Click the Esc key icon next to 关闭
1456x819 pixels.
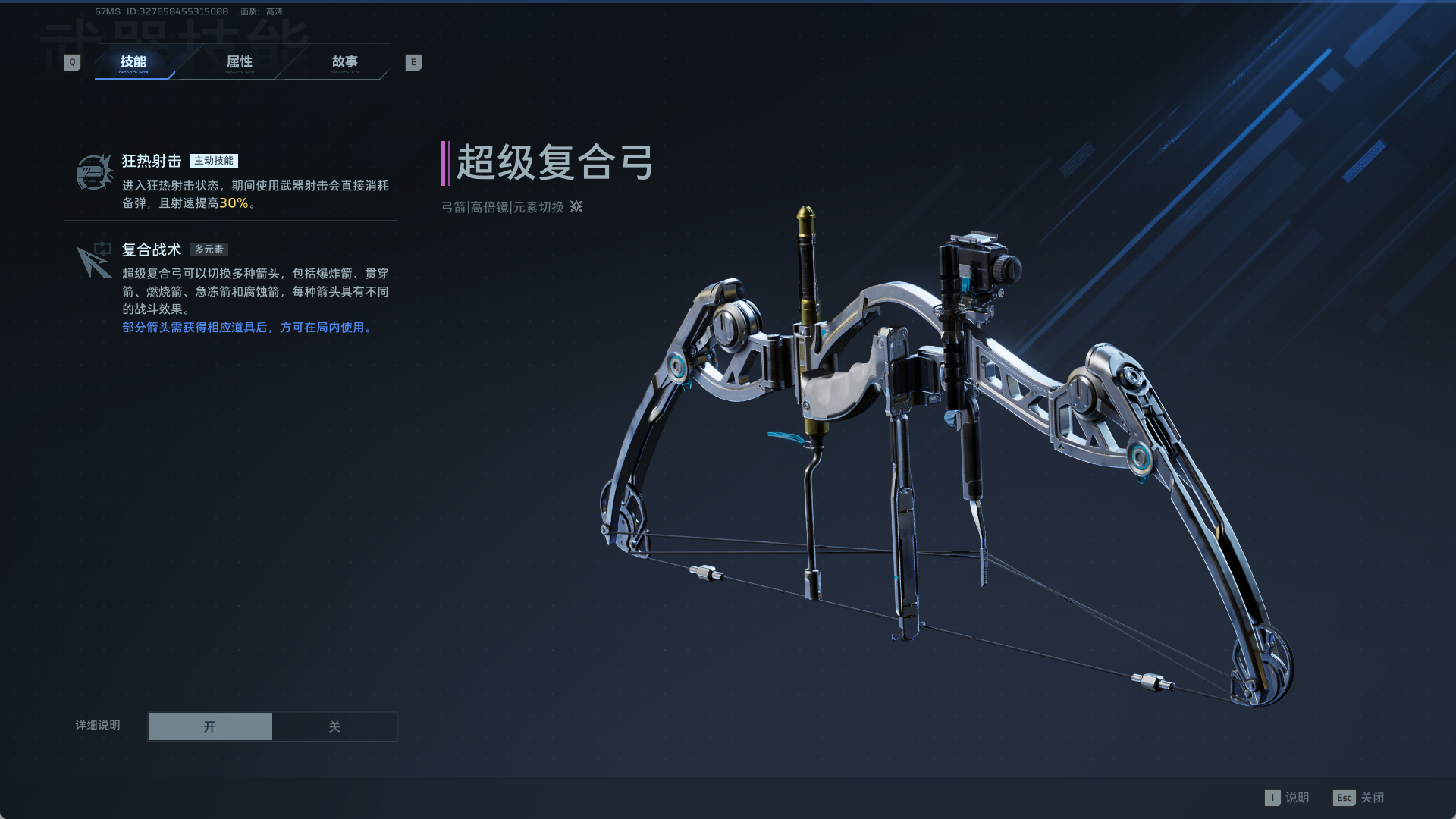pyautogui.click(x=1345, y=798)
